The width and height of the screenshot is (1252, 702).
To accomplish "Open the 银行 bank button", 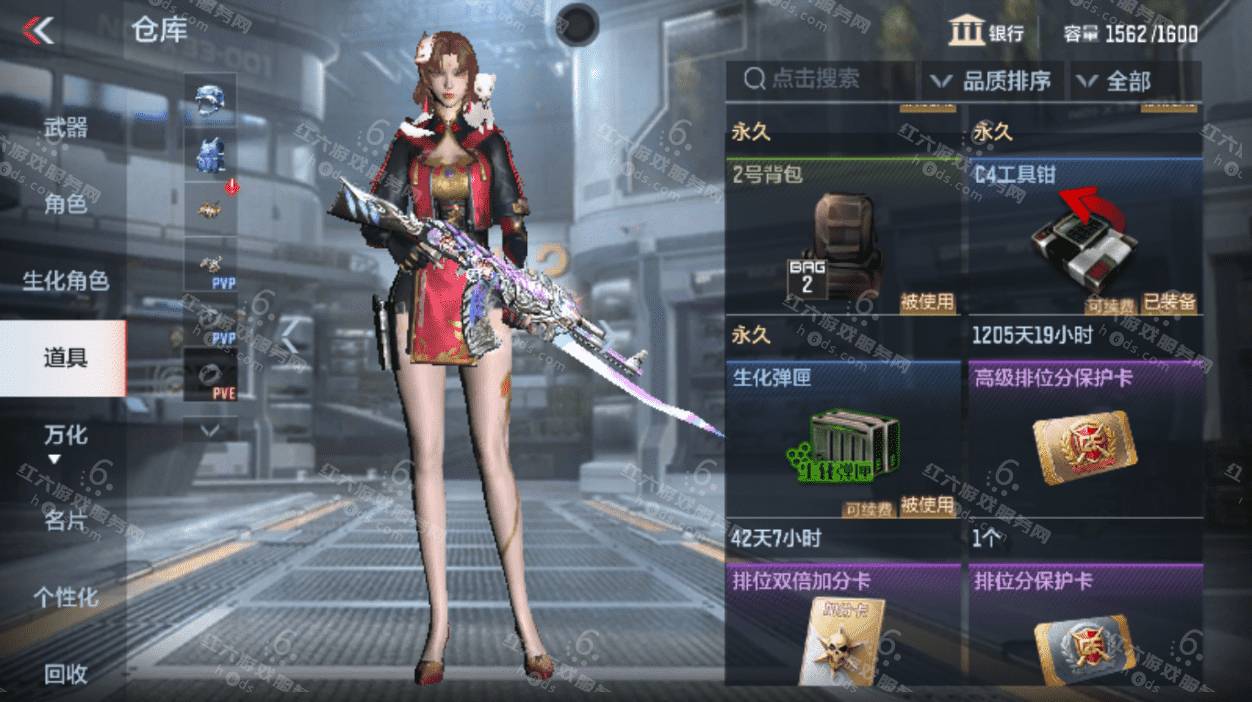I will point(987,33).
